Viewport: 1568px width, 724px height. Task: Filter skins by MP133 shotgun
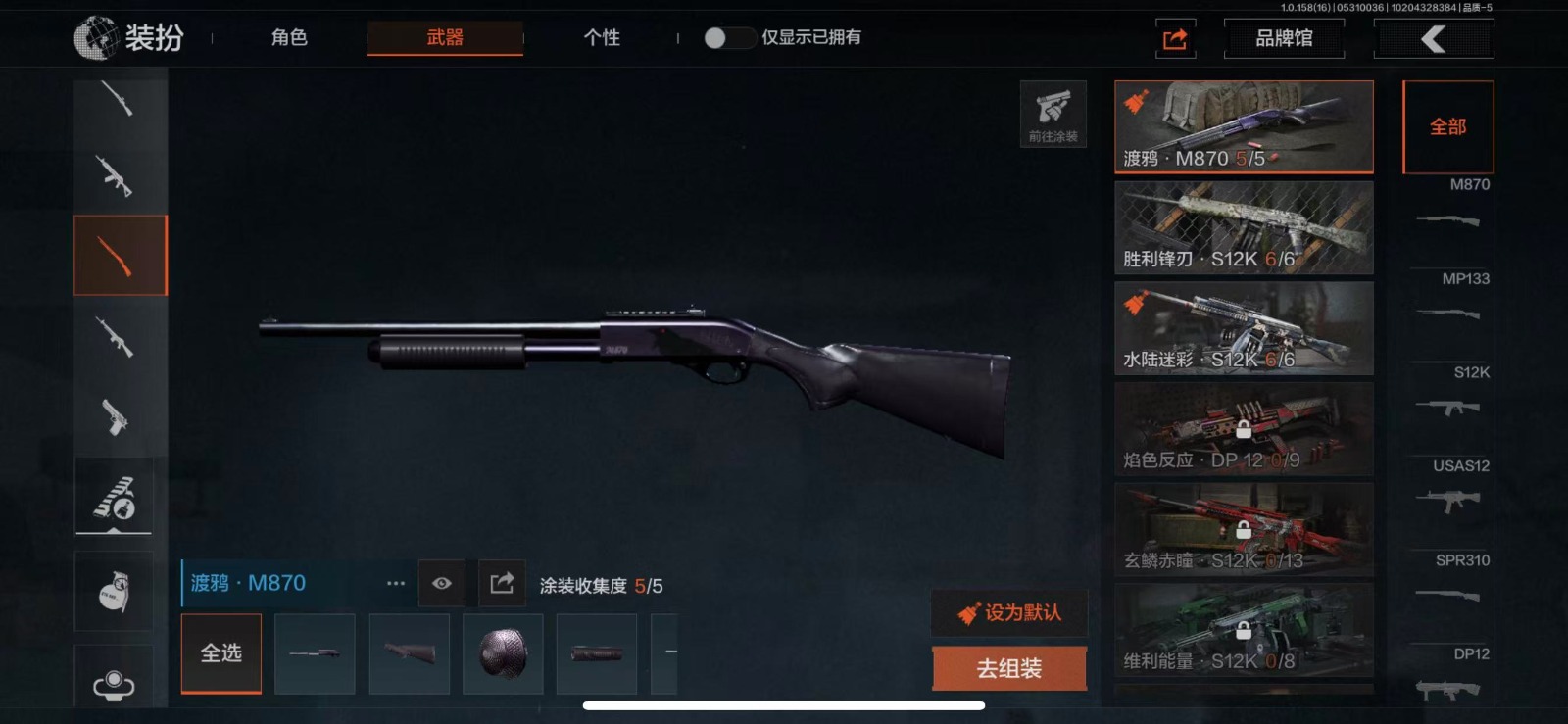pyautogui.click(x=1448, y=301)
